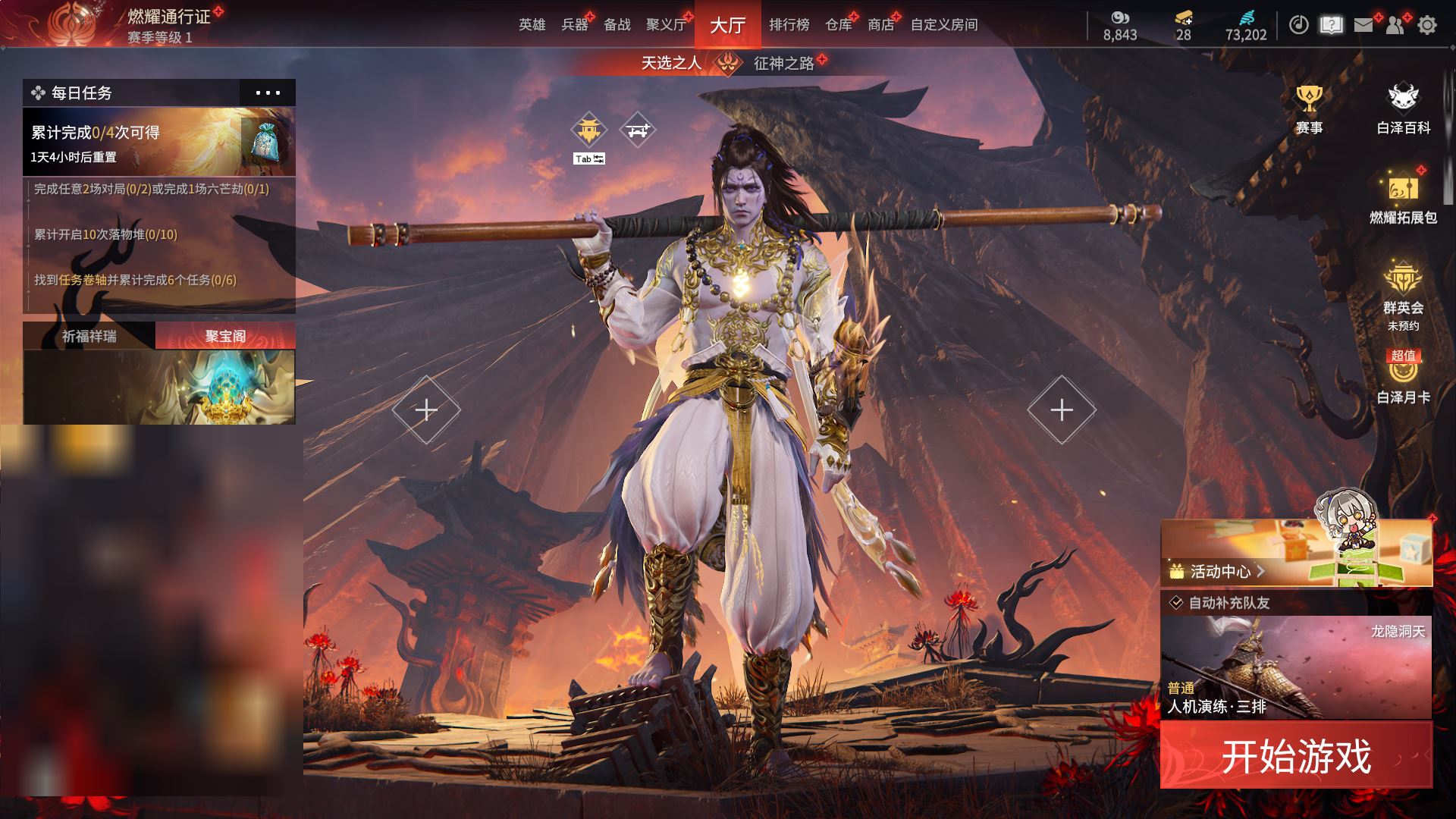Go to the 排行榜 leaderboard

point(789,25)
